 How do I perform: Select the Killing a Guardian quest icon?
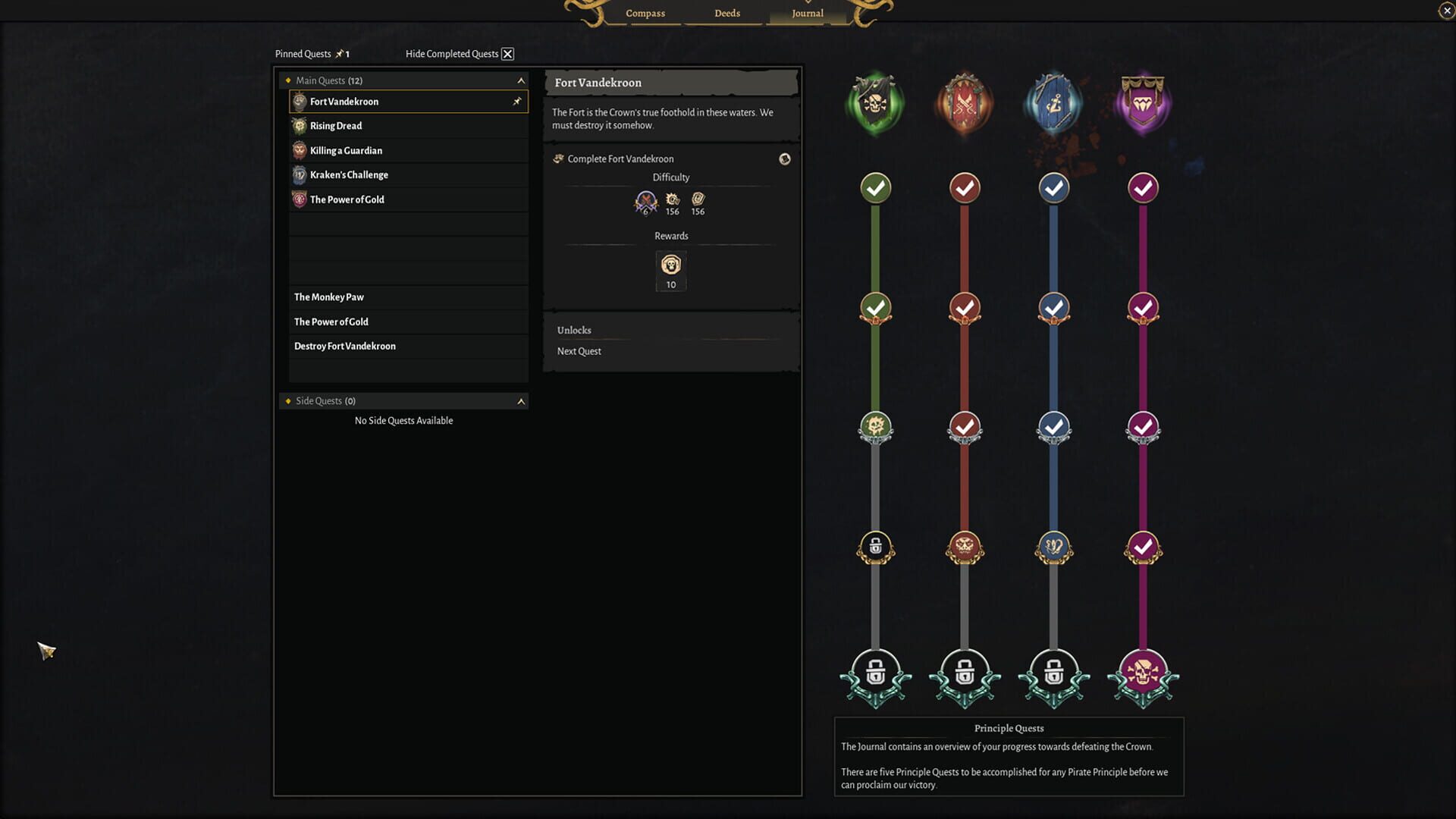[x=300, y=150]
